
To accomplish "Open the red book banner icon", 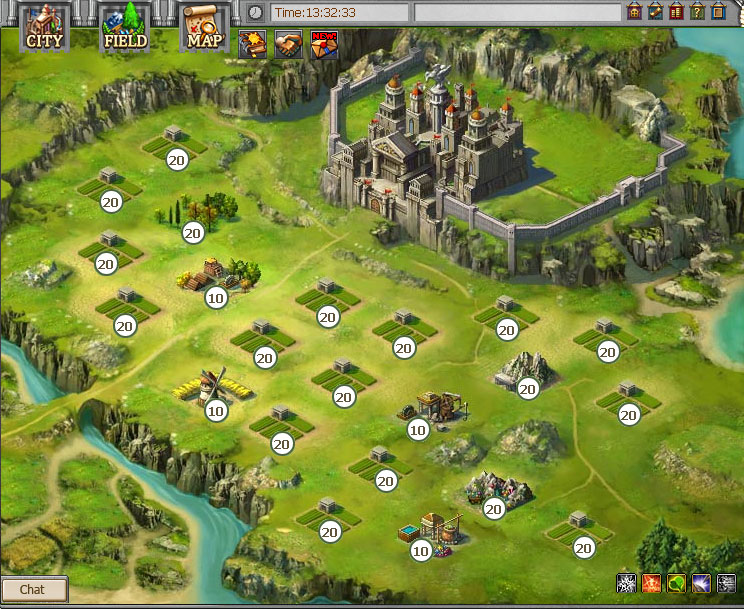I will coord(676,12).
